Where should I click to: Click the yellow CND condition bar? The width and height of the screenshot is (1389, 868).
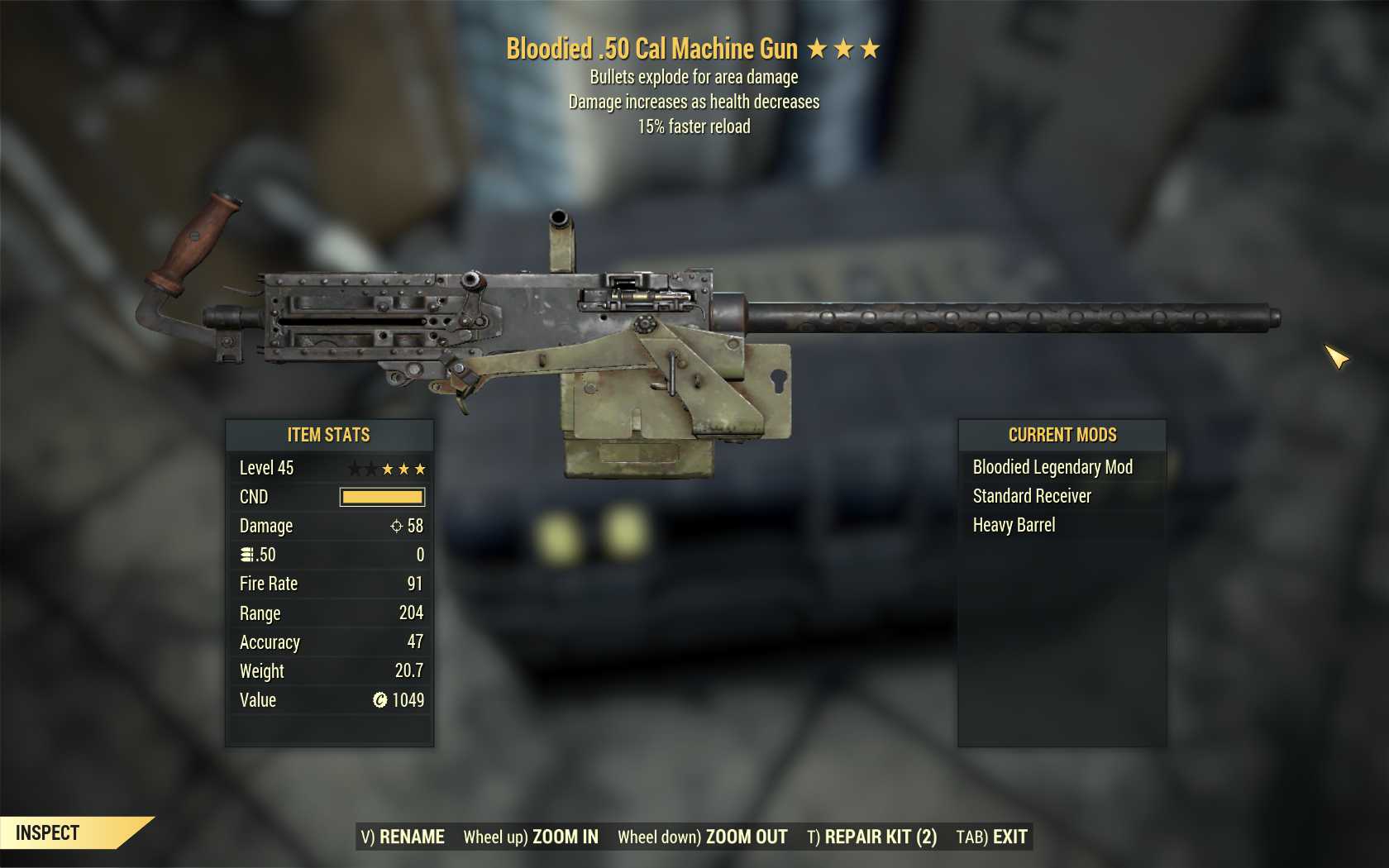pyautogui.click(x=380, y=497)
